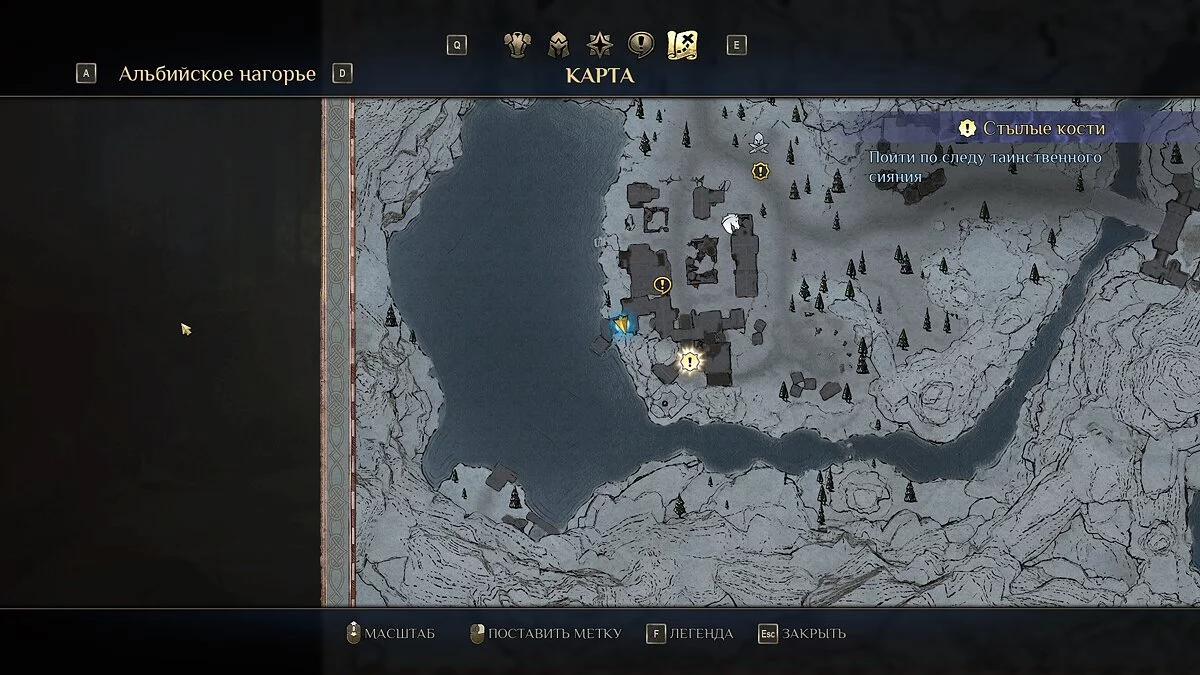The image size is (1200, 675).
Task: Click the exclamation marker below the crossed swords
Action: click(x=760, y=171)
